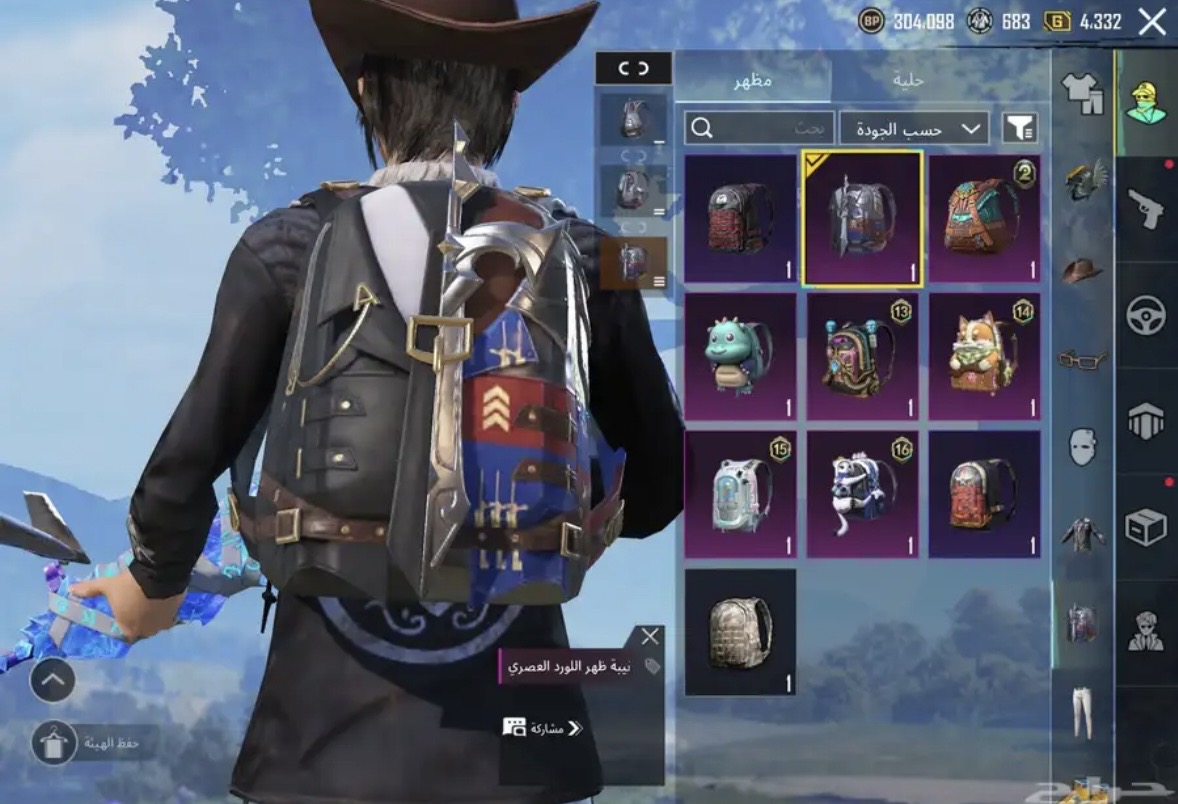
Task: Switch to the مظهر tab
Action: pyautogui.click(x=753, y=79)
